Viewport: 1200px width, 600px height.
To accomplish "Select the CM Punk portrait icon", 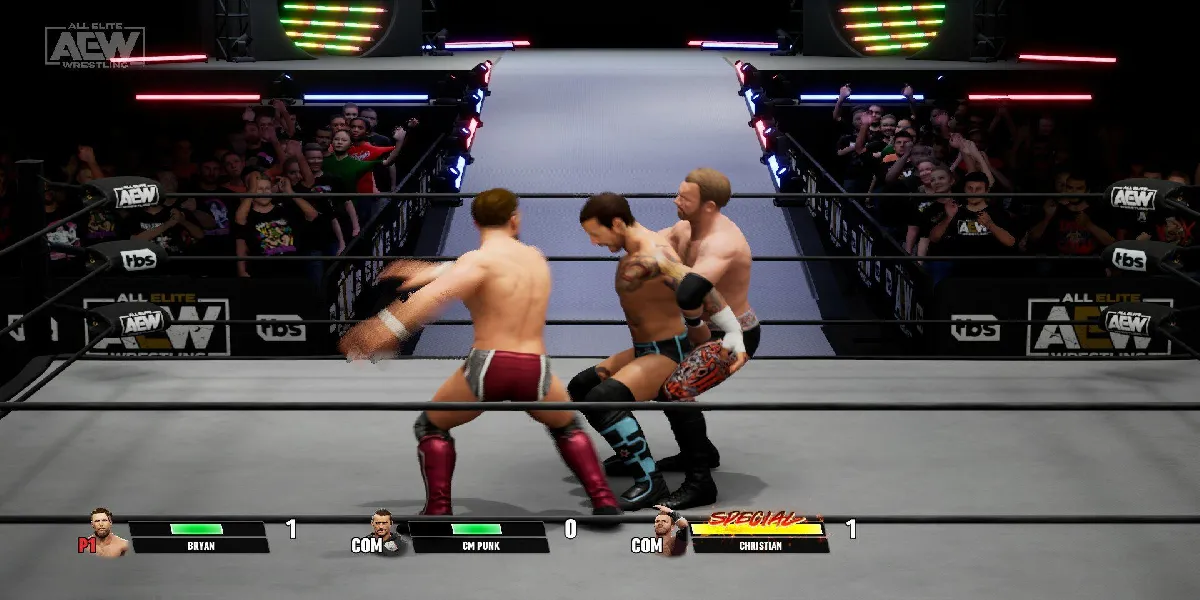I will 386,532.
